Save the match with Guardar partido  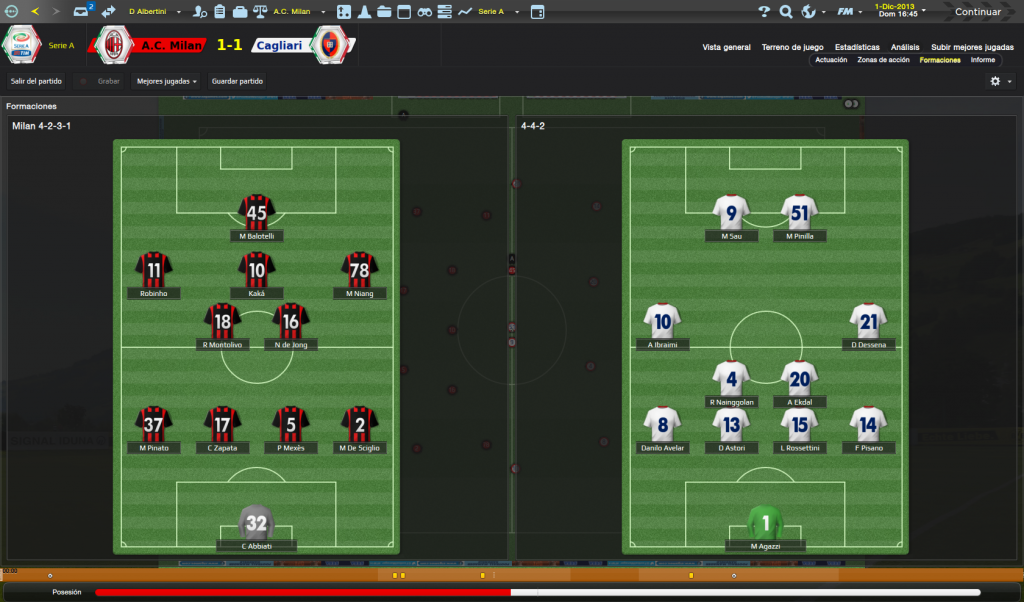click(x=237, y=81)
